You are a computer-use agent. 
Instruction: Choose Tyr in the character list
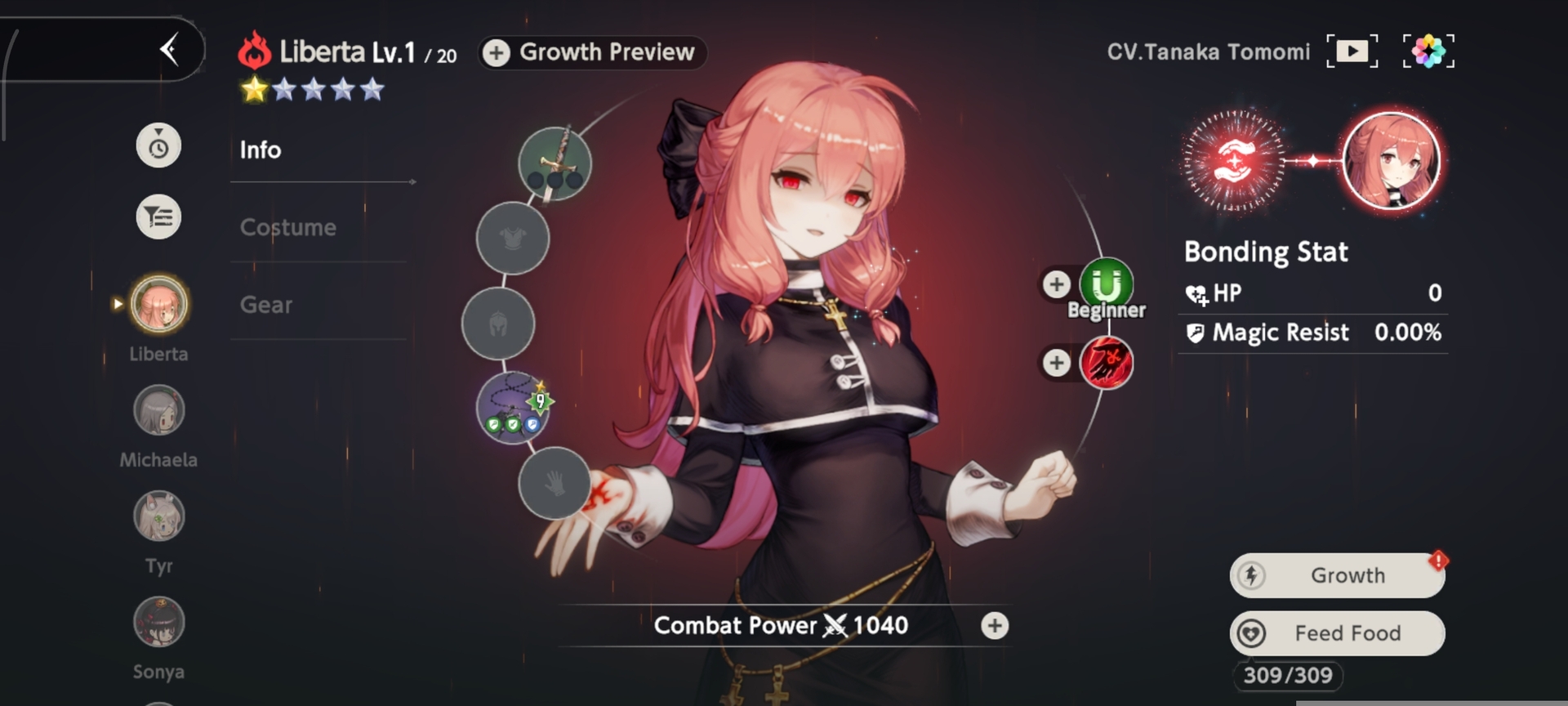point(158,517)
